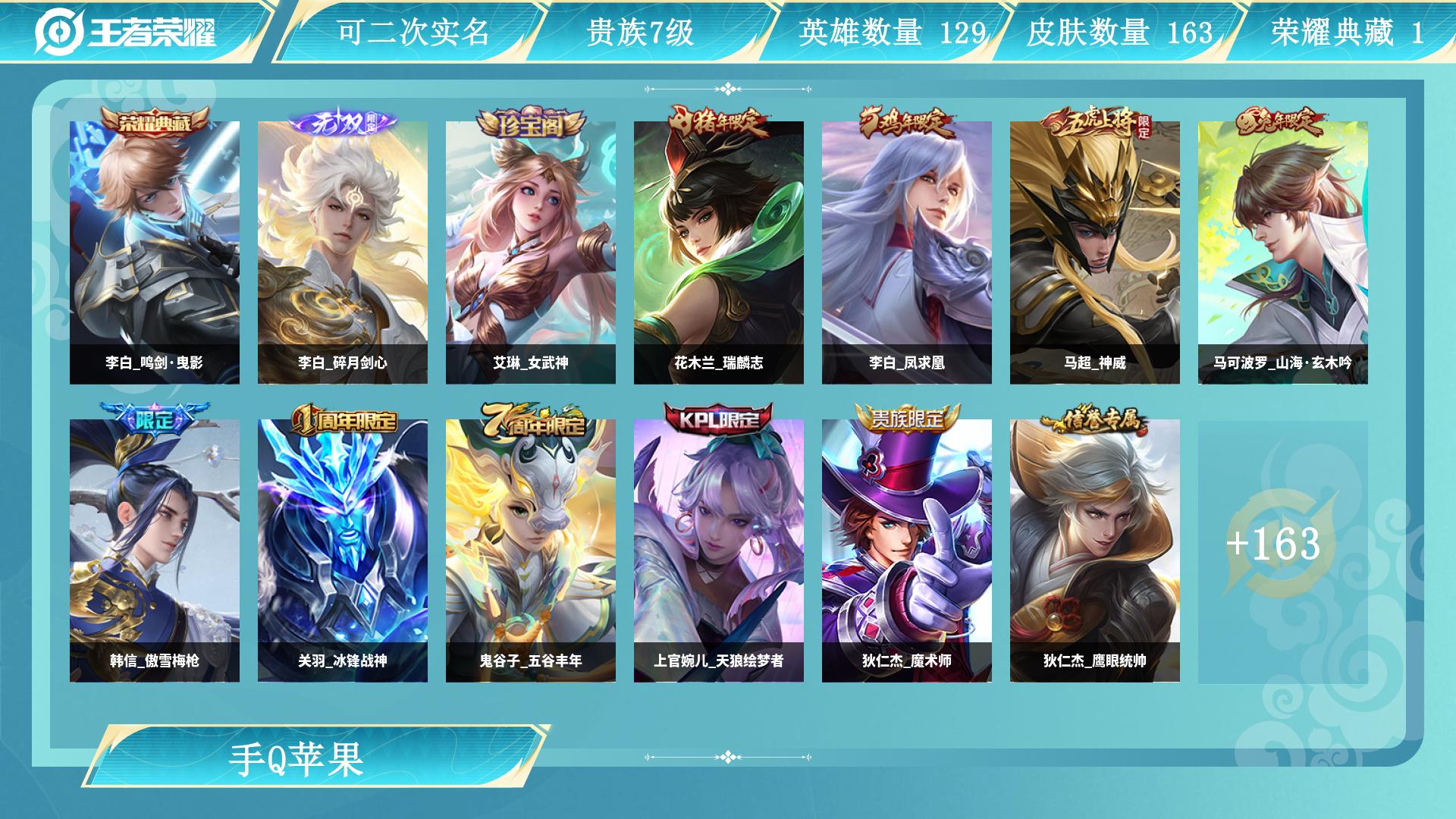This screenshot has width=1456, height=819.
Task: Open the 李白_碎月剑心 skin thumbnail
Action: pos(341,250)
